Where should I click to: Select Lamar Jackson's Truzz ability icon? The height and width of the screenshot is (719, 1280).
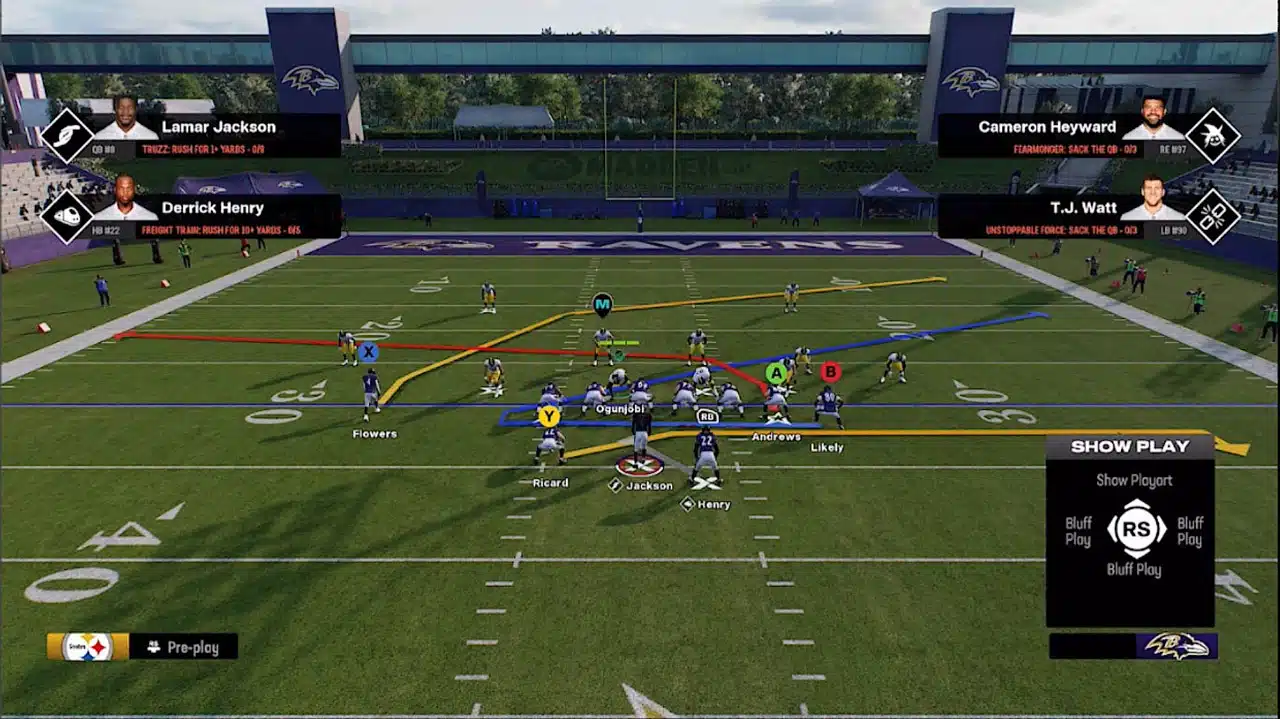[66, 135]
